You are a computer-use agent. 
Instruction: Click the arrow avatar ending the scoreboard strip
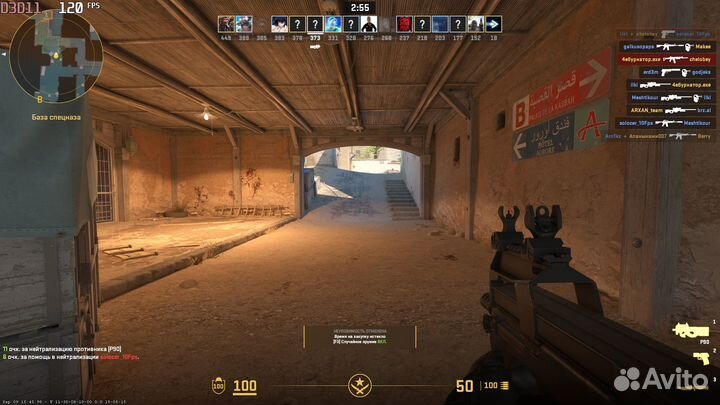point(494,24)
